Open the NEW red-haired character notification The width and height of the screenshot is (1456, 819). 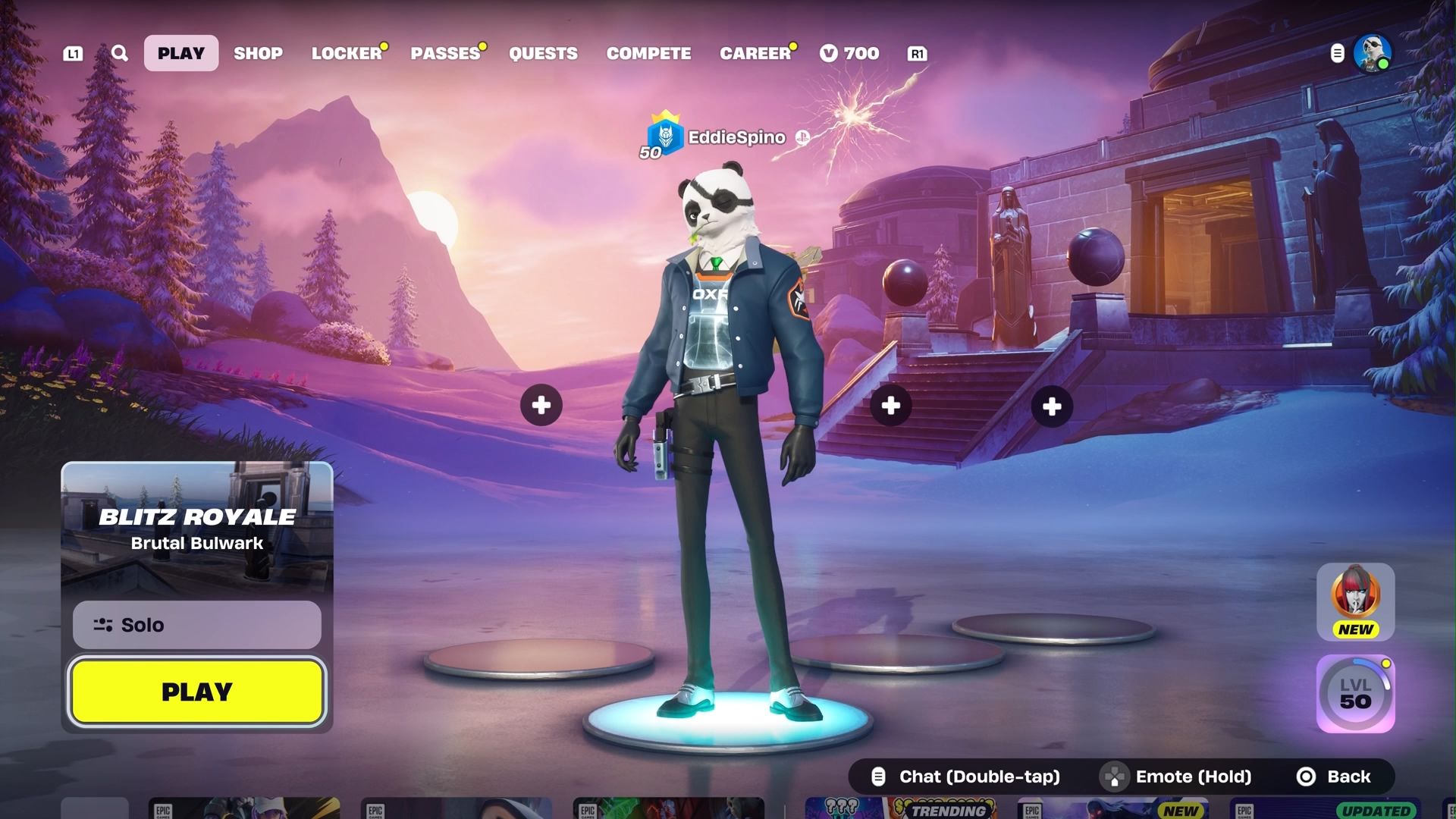point(1355,601)
